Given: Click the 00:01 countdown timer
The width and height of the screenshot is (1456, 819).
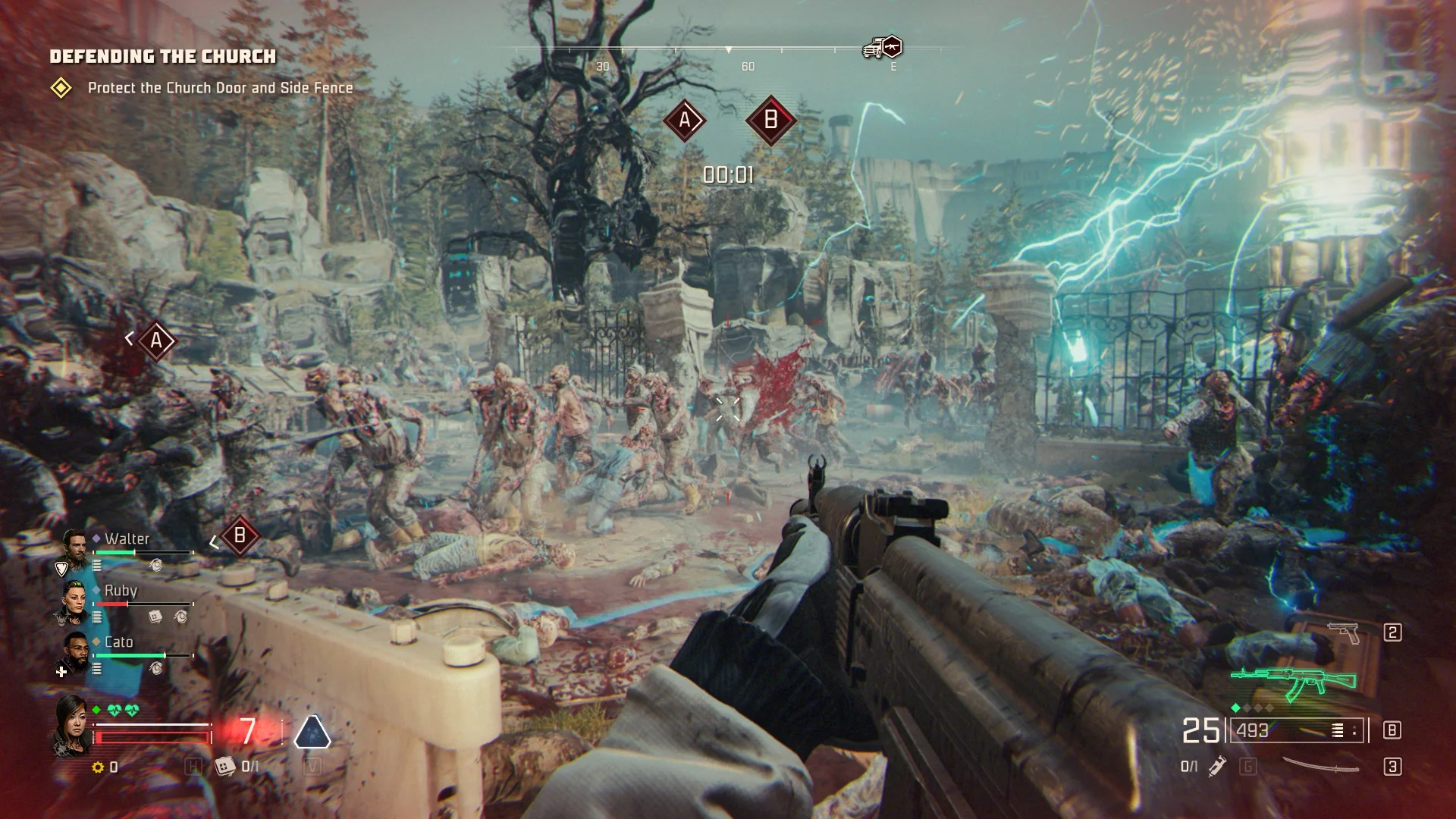Looking at the screenshot, I should pyautogui.click(x=726, y=173).
